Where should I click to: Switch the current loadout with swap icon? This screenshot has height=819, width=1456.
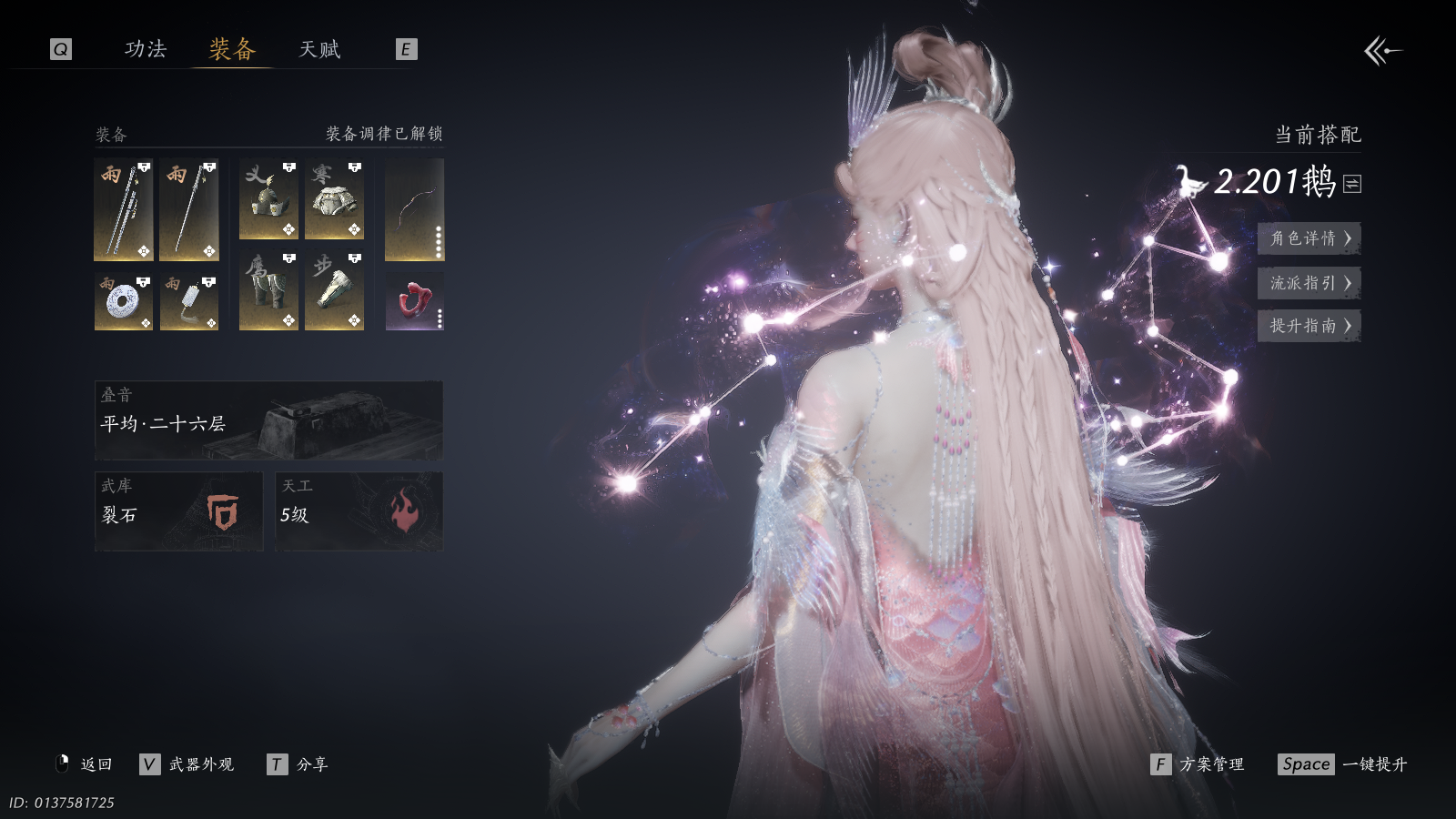point(1352,184)
